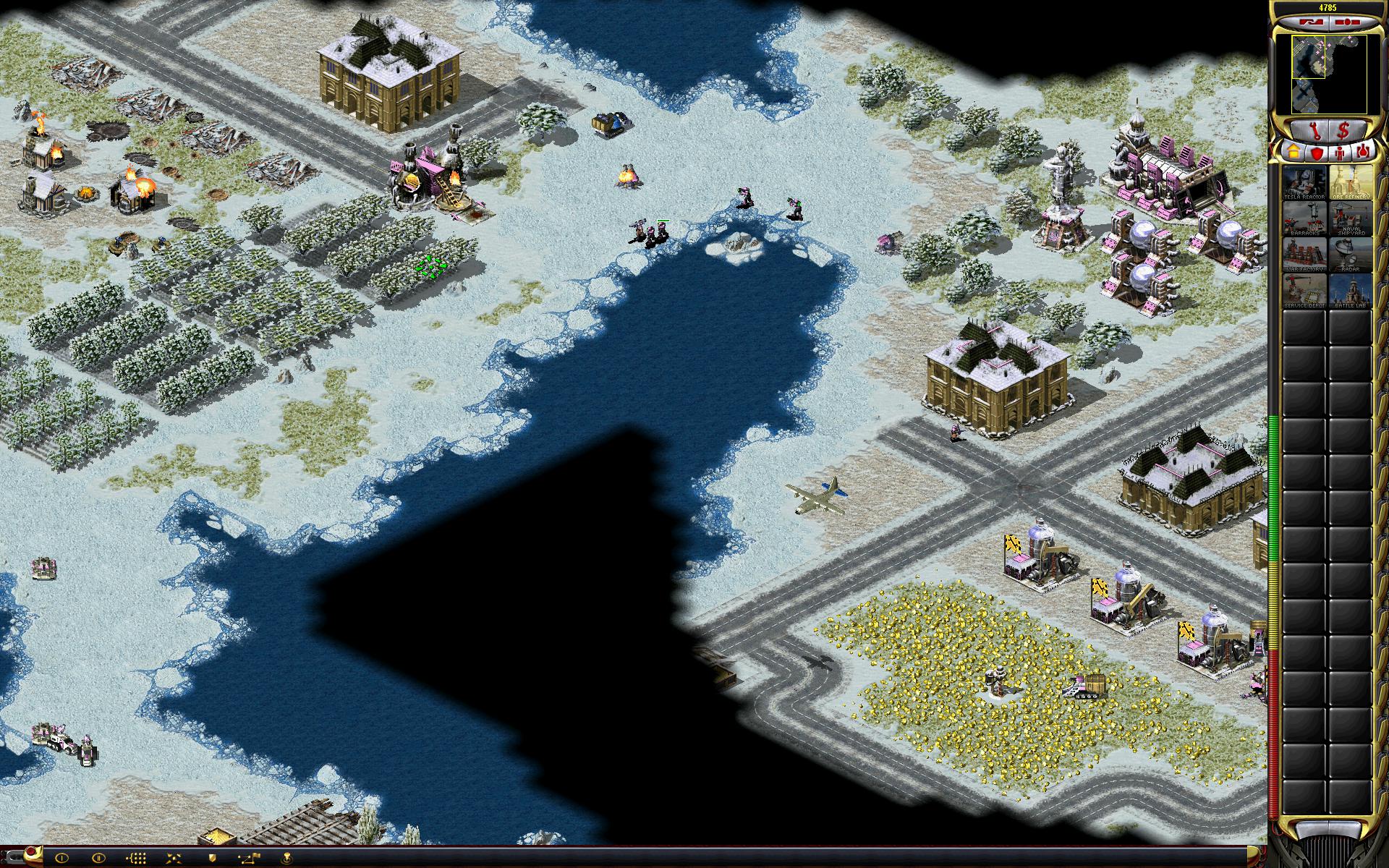Select team two button on command bar
The image size is (1389, 868).
[x=98, y=859]
